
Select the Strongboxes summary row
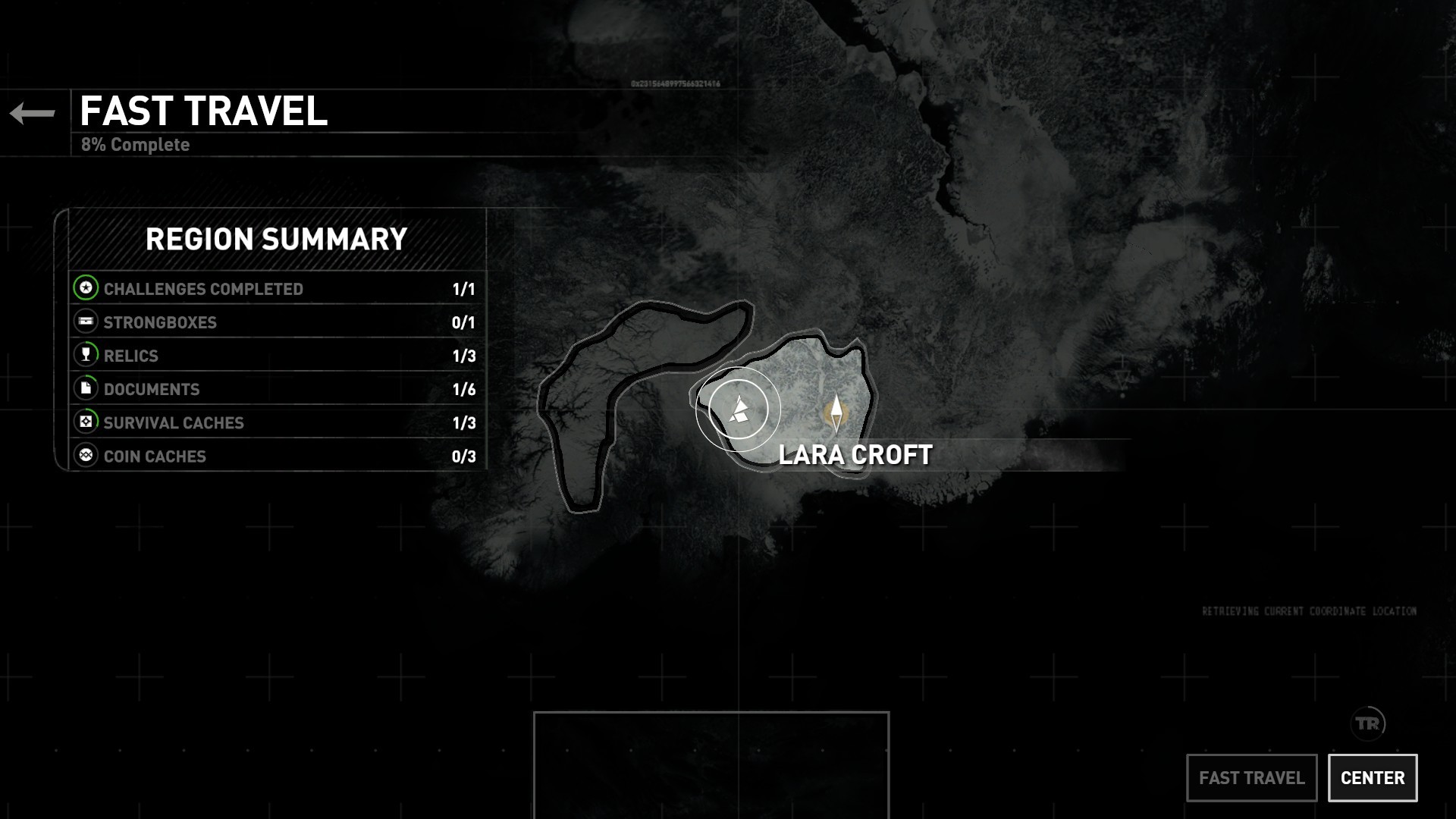coord(277,322)
